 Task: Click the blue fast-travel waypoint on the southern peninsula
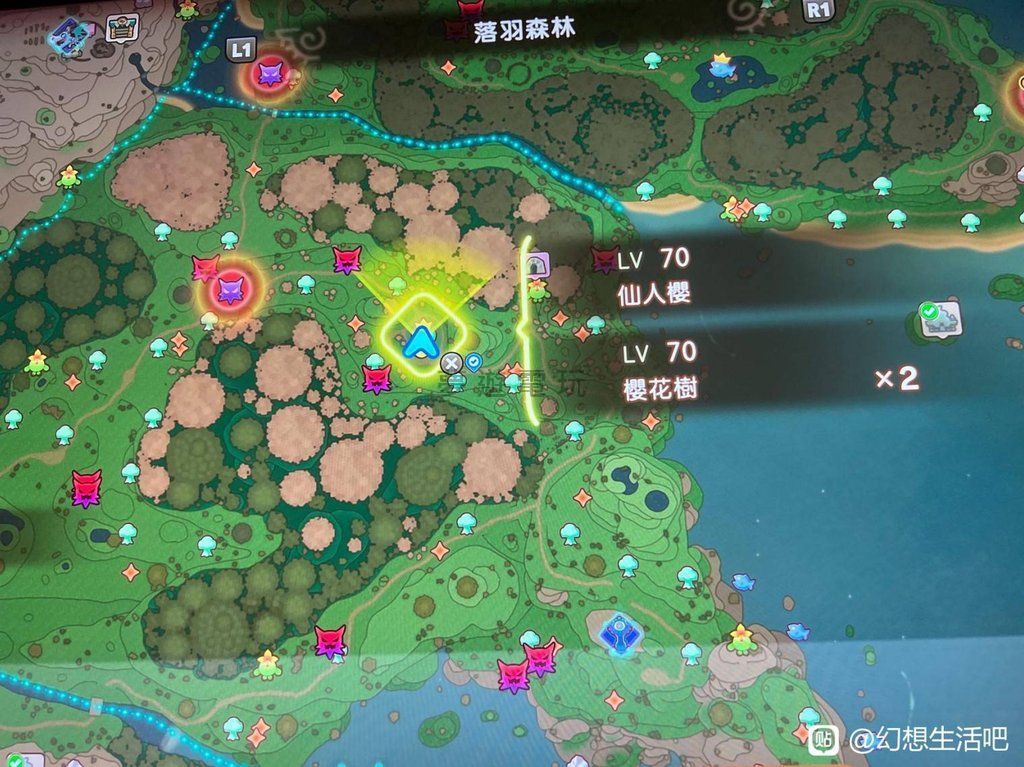pyautogui.click(x=618, y=633)
